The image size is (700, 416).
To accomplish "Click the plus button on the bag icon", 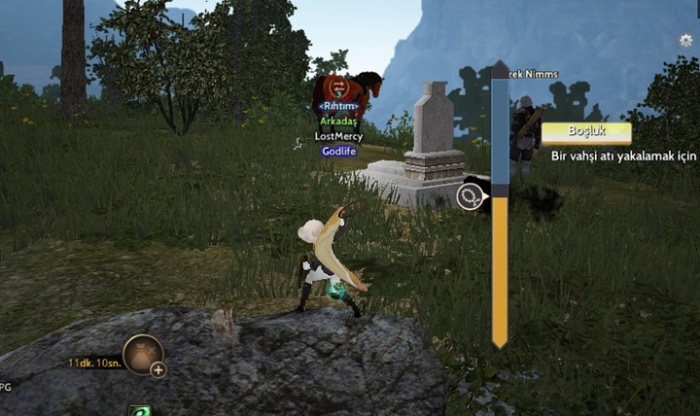I will (x=158, y=369).
